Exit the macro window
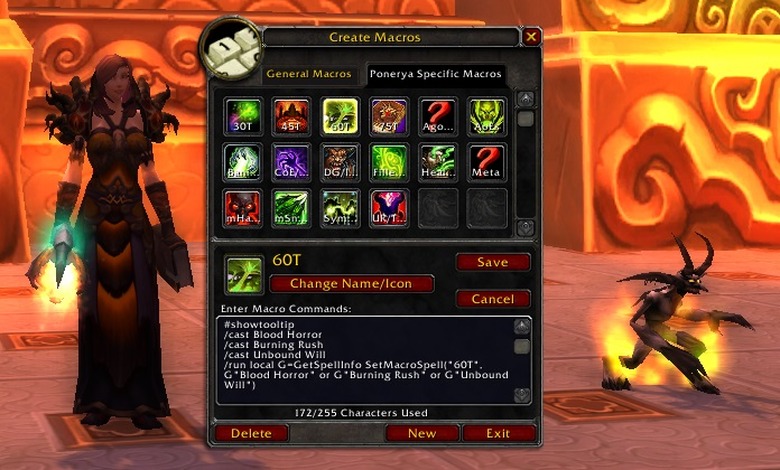This screenshot has width=780, height=470. pyautogui.click(x=498, y=433)
